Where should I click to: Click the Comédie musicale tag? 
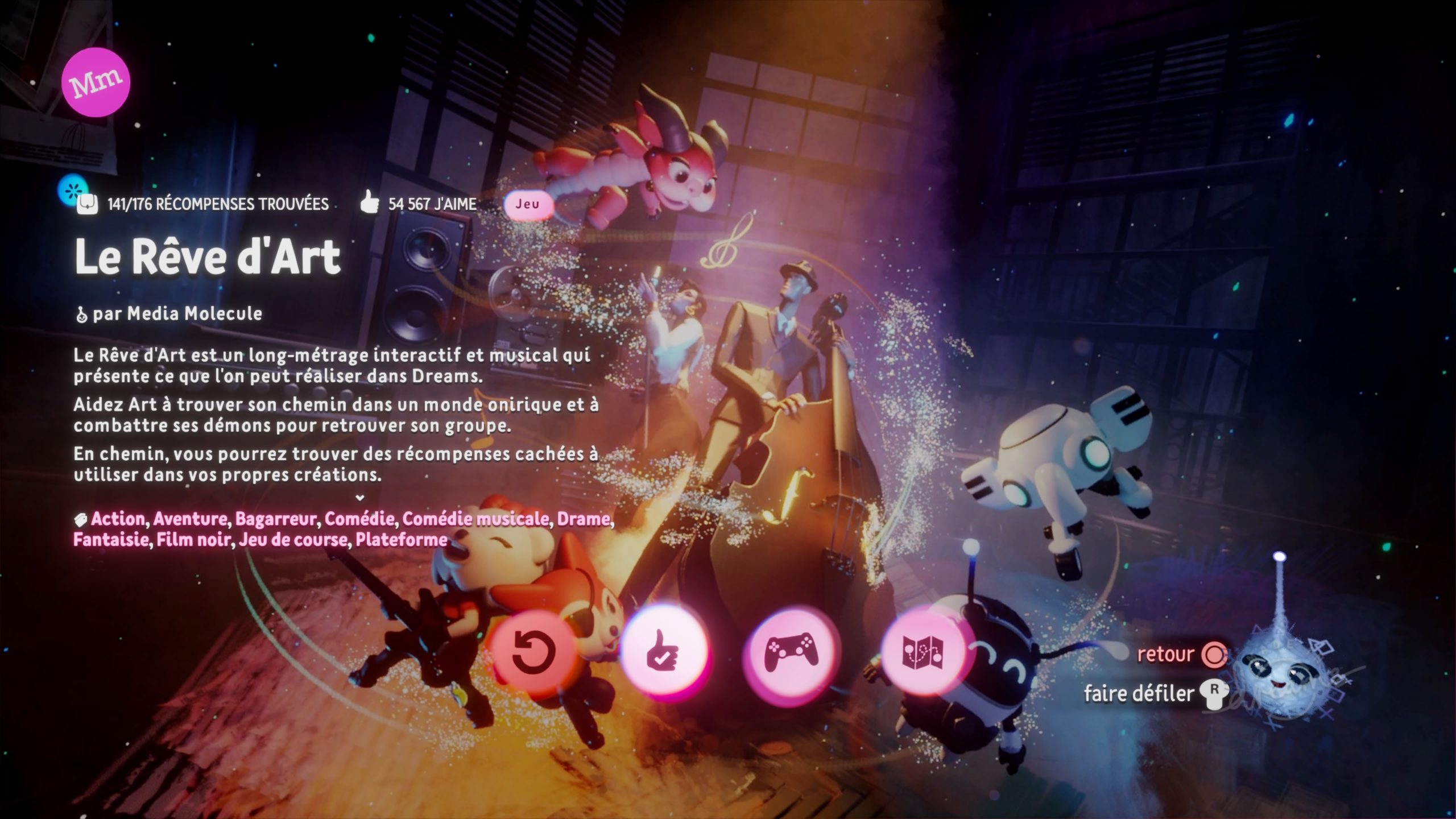(x=475, y=519)
